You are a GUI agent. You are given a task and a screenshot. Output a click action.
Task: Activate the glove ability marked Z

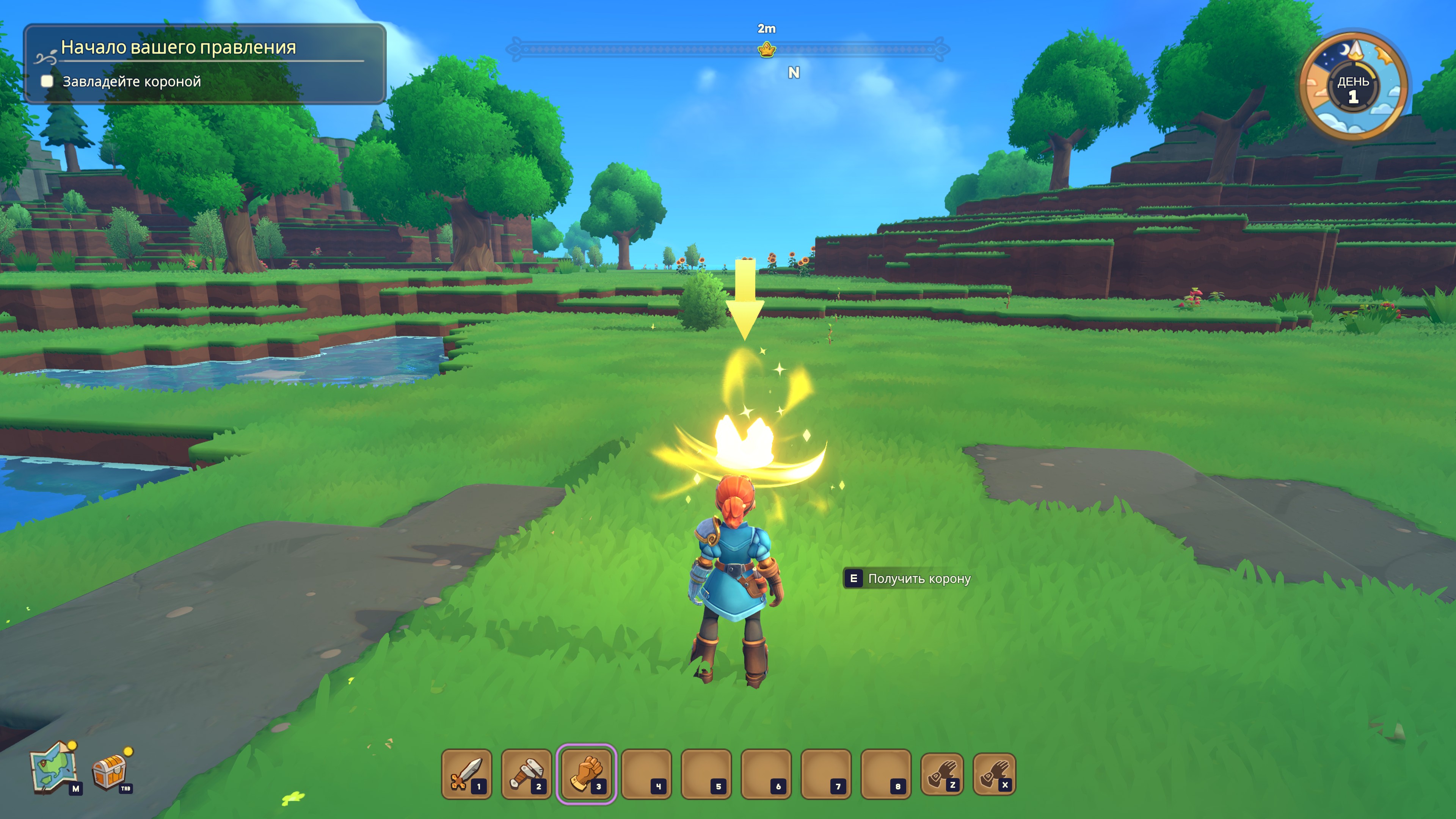(941, 773)
